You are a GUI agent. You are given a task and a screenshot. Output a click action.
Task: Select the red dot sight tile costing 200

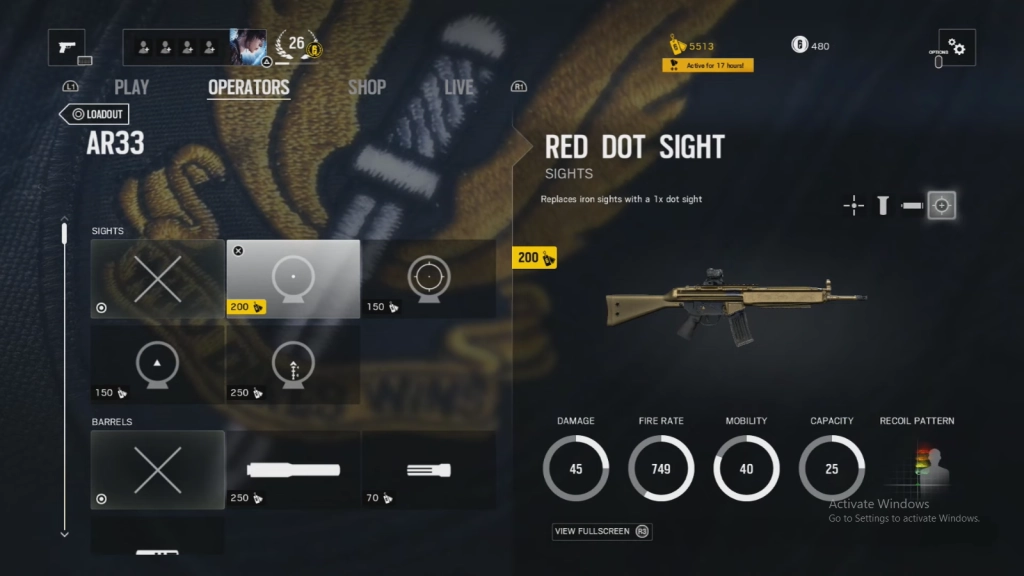coord(293,279)
